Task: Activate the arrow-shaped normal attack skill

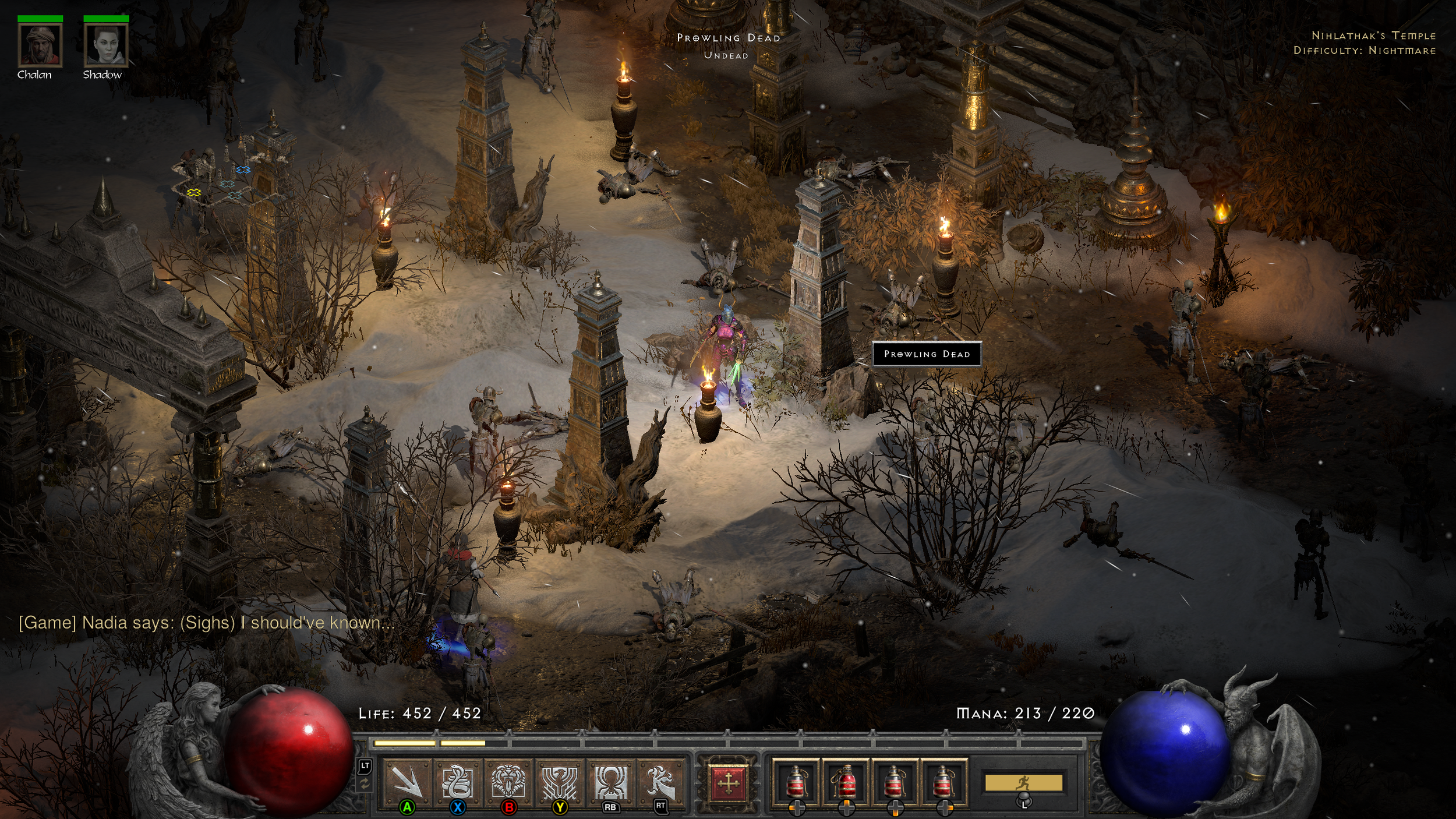Action: pyautogui.click(x=407, y=781)
